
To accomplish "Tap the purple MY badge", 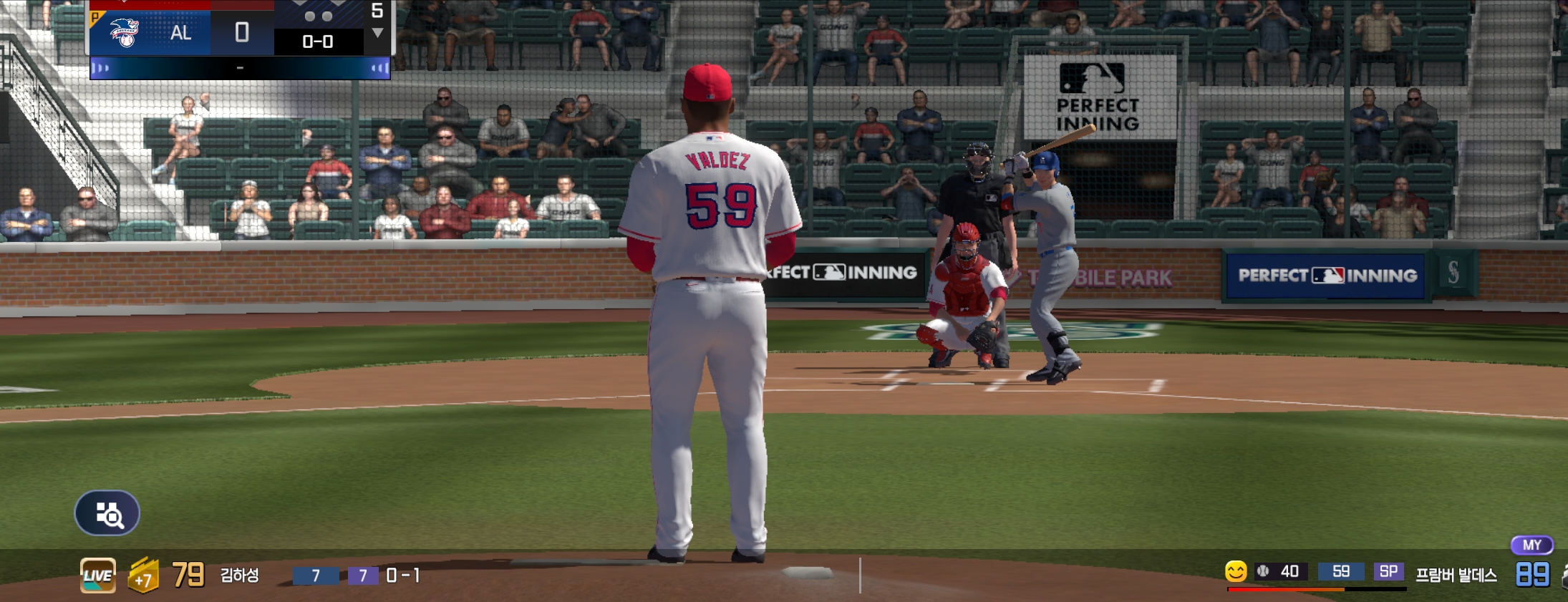I will pos(1531,545).
